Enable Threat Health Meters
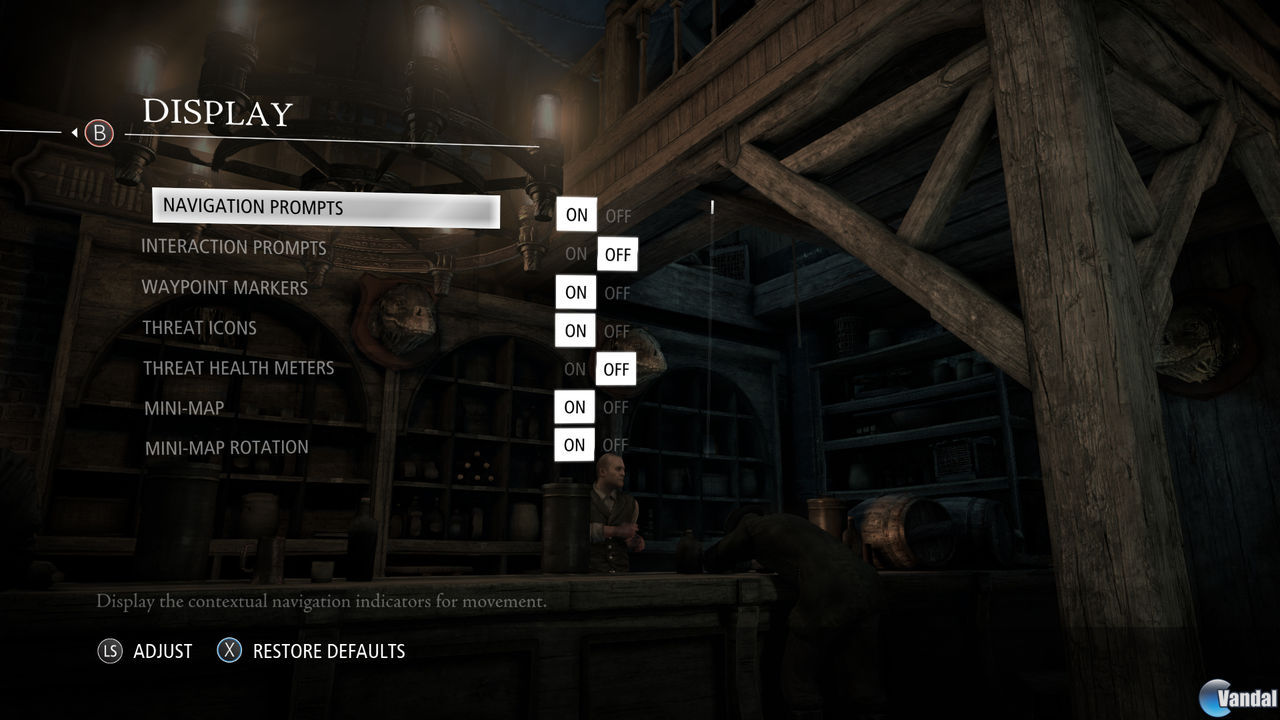 tap(575, 369)
